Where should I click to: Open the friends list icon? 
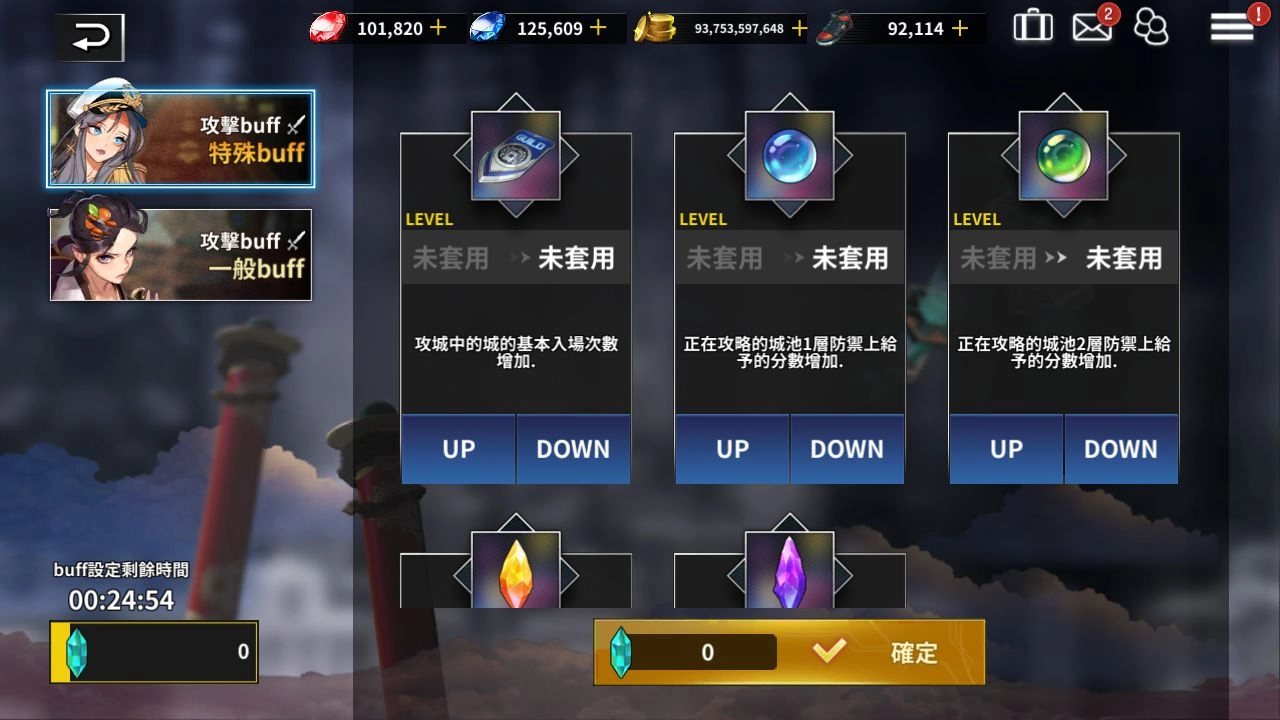point(1152,28)
